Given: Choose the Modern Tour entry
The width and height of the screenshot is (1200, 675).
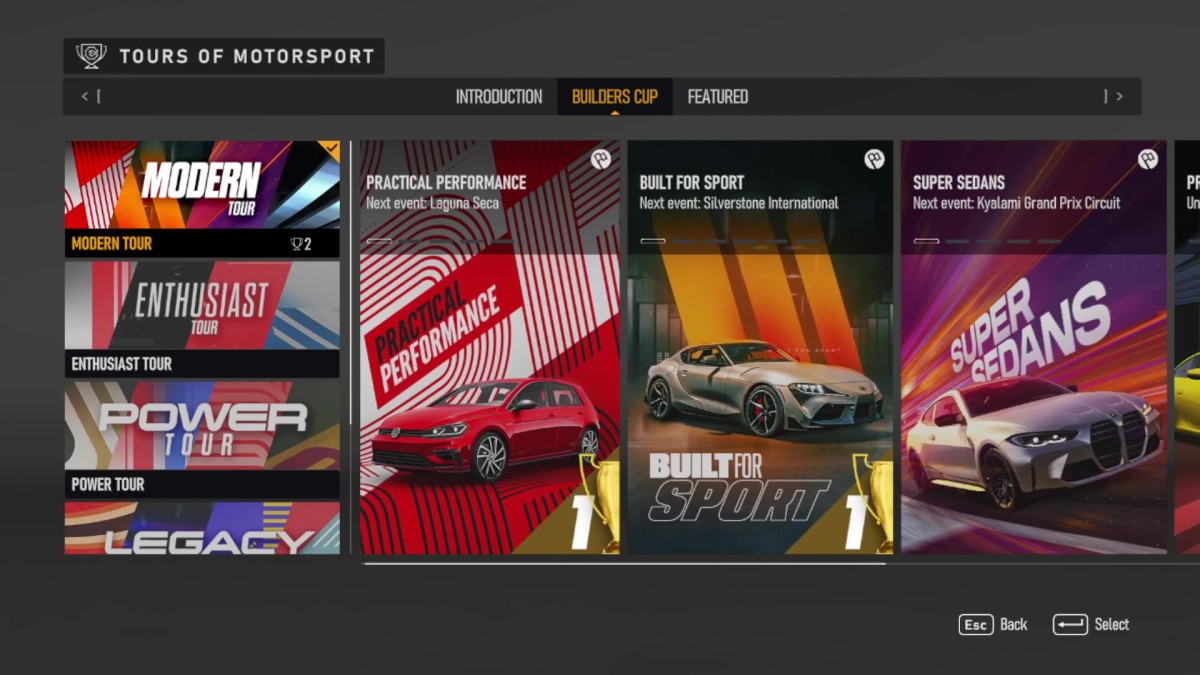Looking at the screenshot, I should click(x=202, y=198).
